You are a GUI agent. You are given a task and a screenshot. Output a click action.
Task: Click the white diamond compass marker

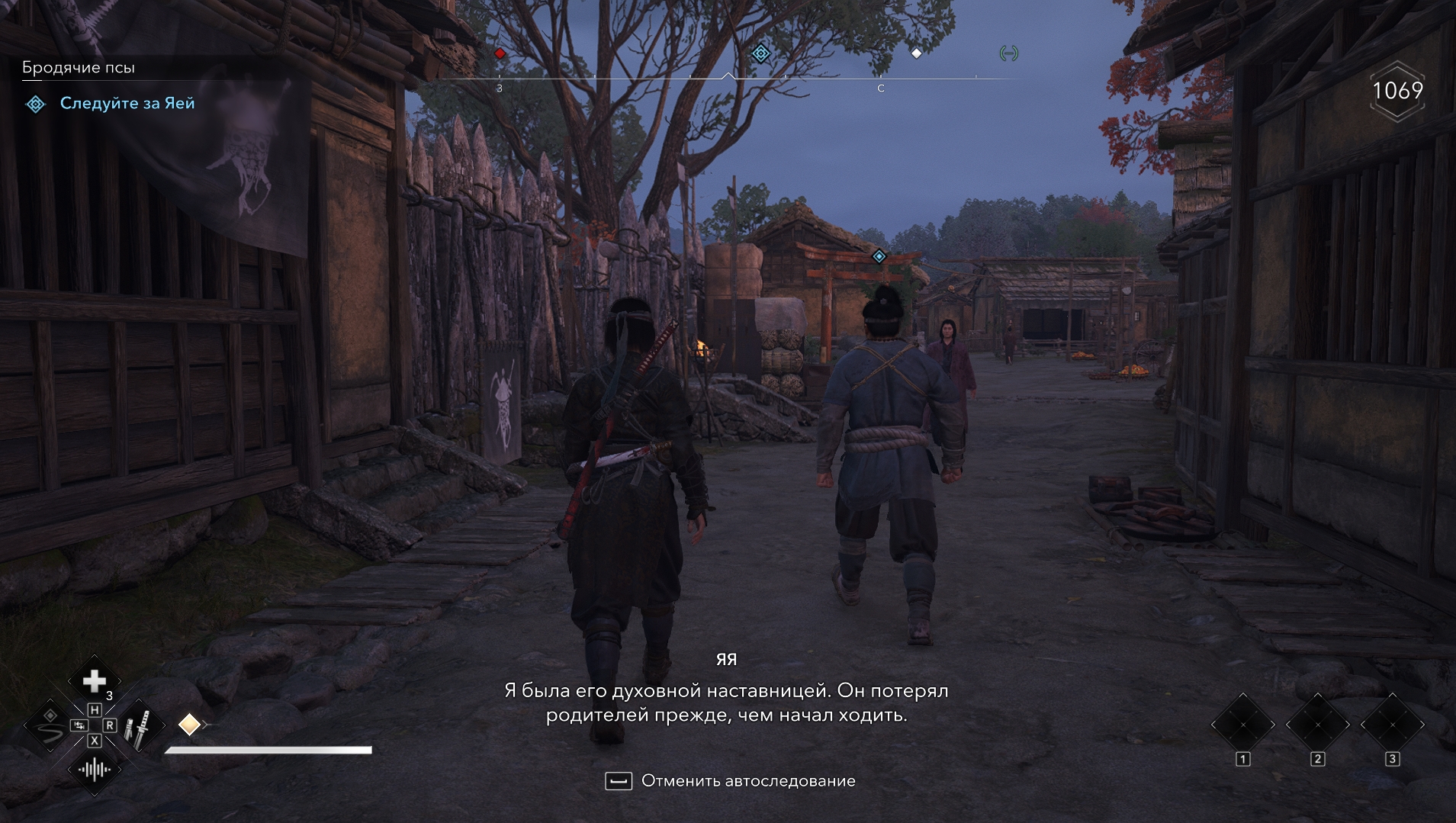tap(917, 53)
